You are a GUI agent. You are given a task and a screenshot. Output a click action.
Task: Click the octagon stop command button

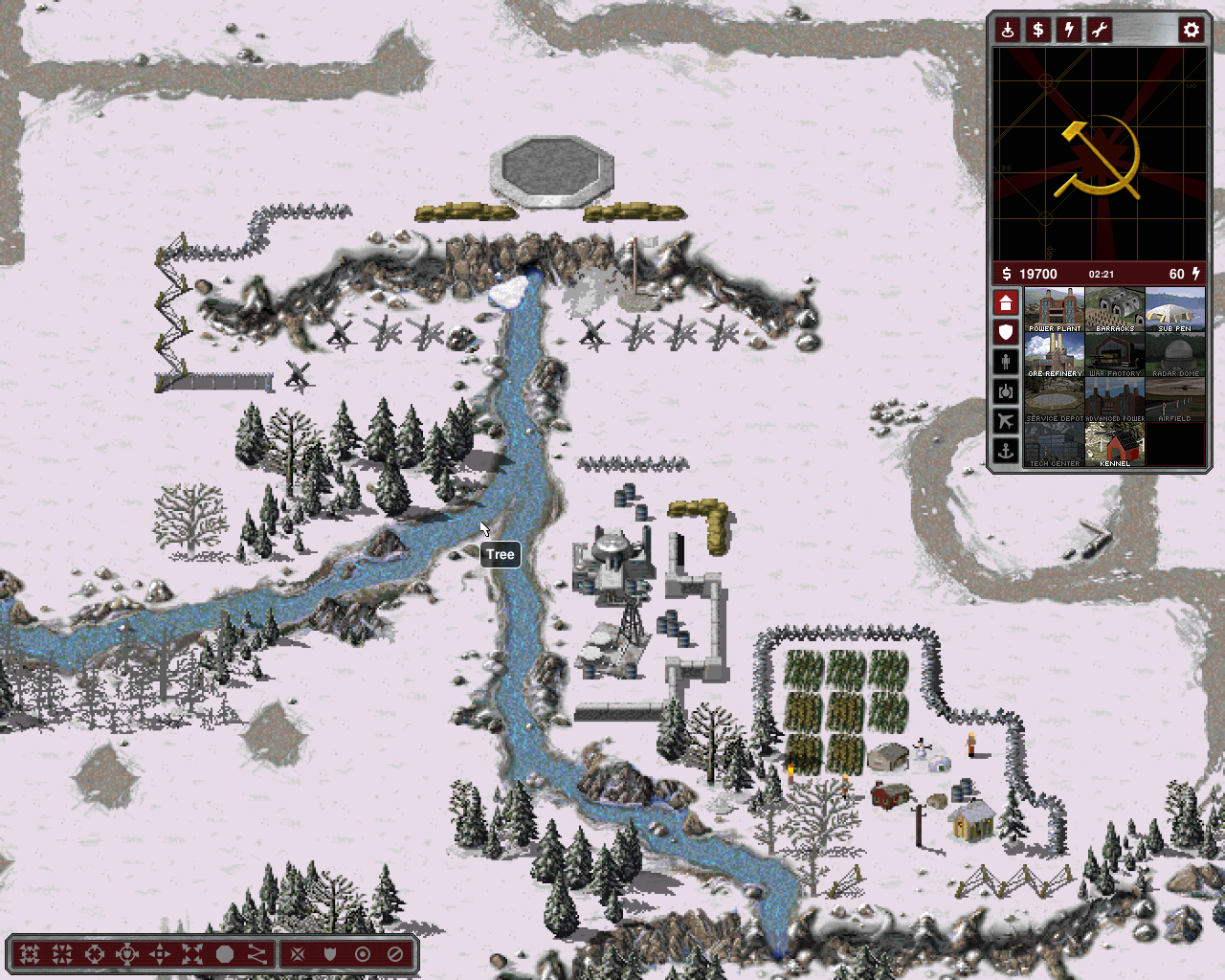tap(225, 954)
